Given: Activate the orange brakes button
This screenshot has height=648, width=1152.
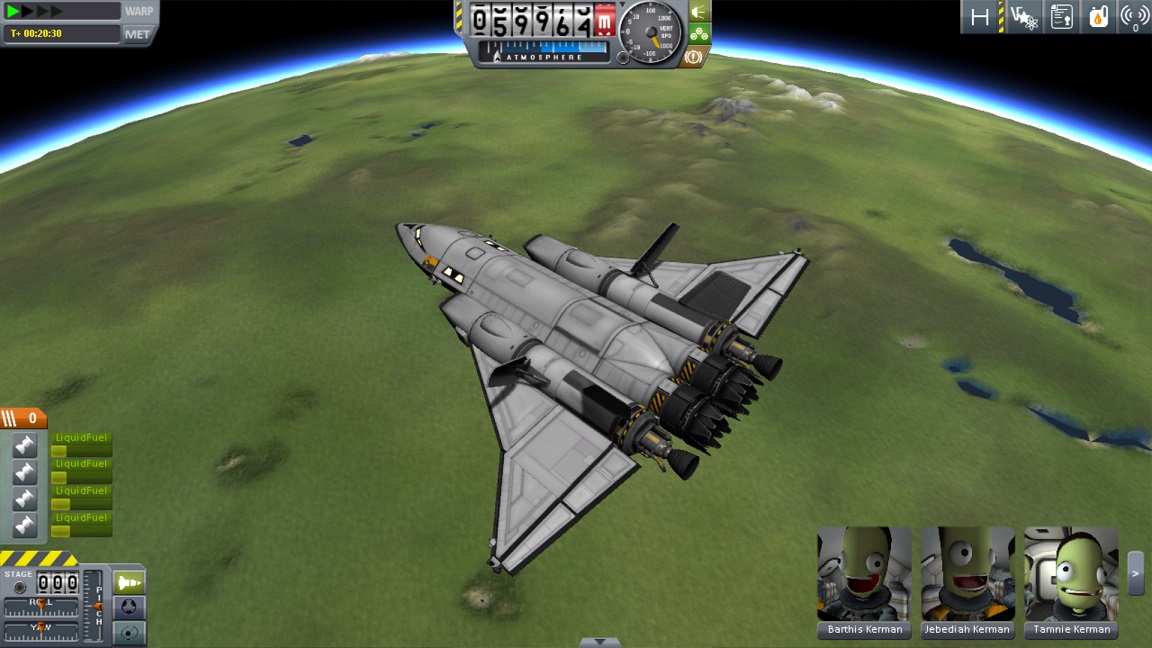Looking at the screenshot, I should coord(693,57).
